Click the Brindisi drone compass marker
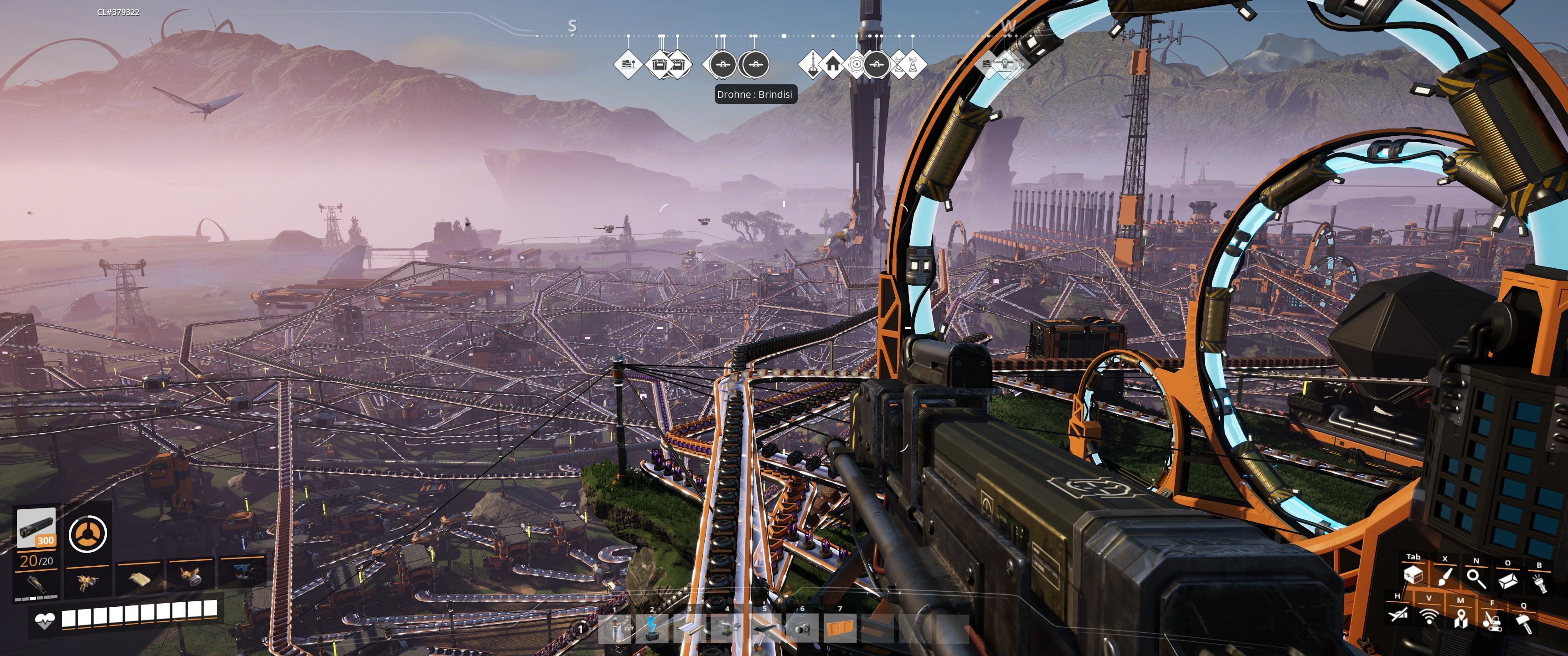 click(754, 63)
